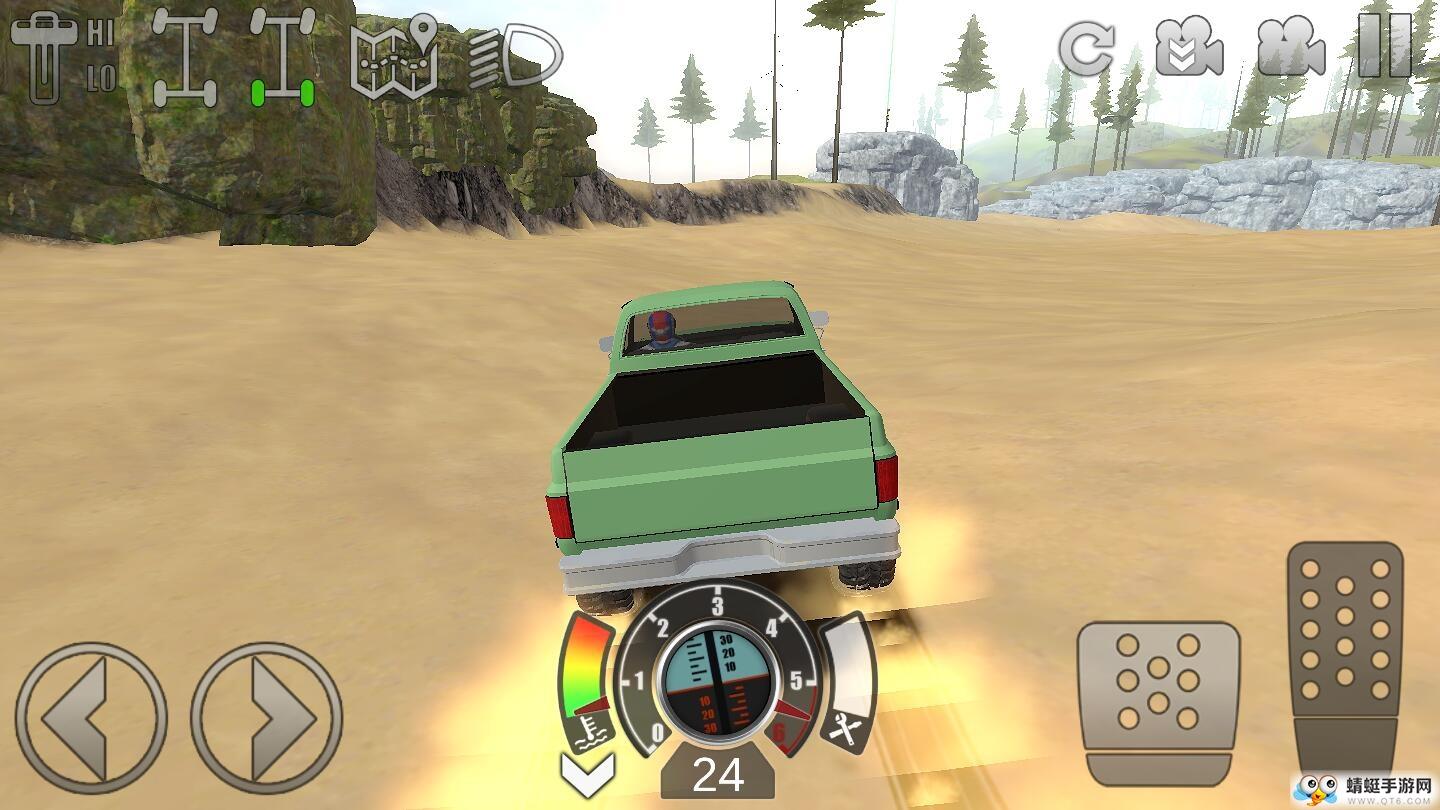Turn on the headlights

[515, 58]
